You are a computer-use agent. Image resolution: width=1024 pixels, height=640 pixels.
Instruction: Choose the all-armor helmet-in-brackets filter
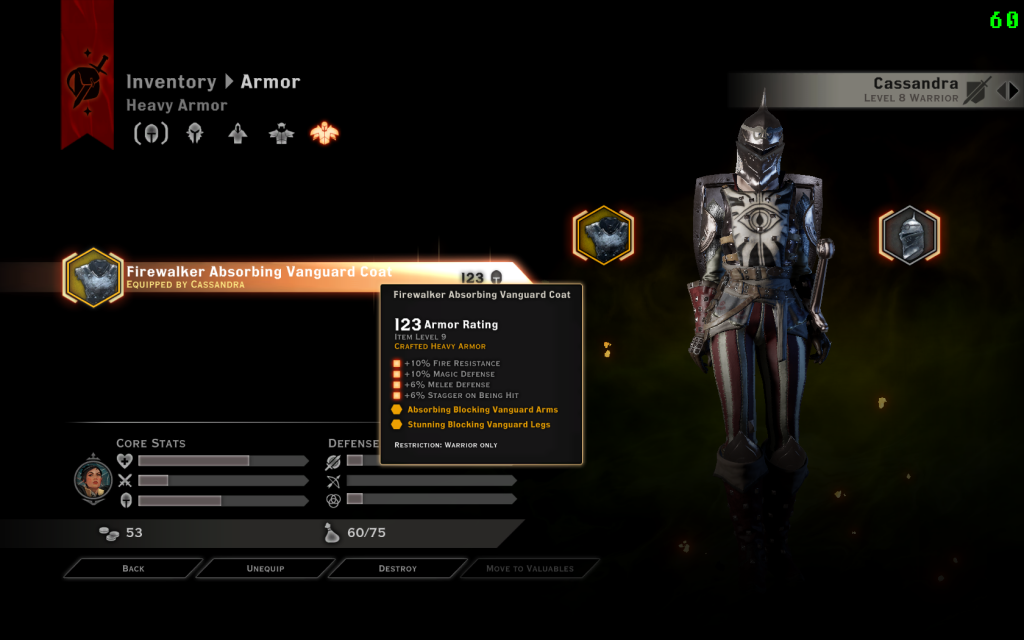[x=151, y=133]
